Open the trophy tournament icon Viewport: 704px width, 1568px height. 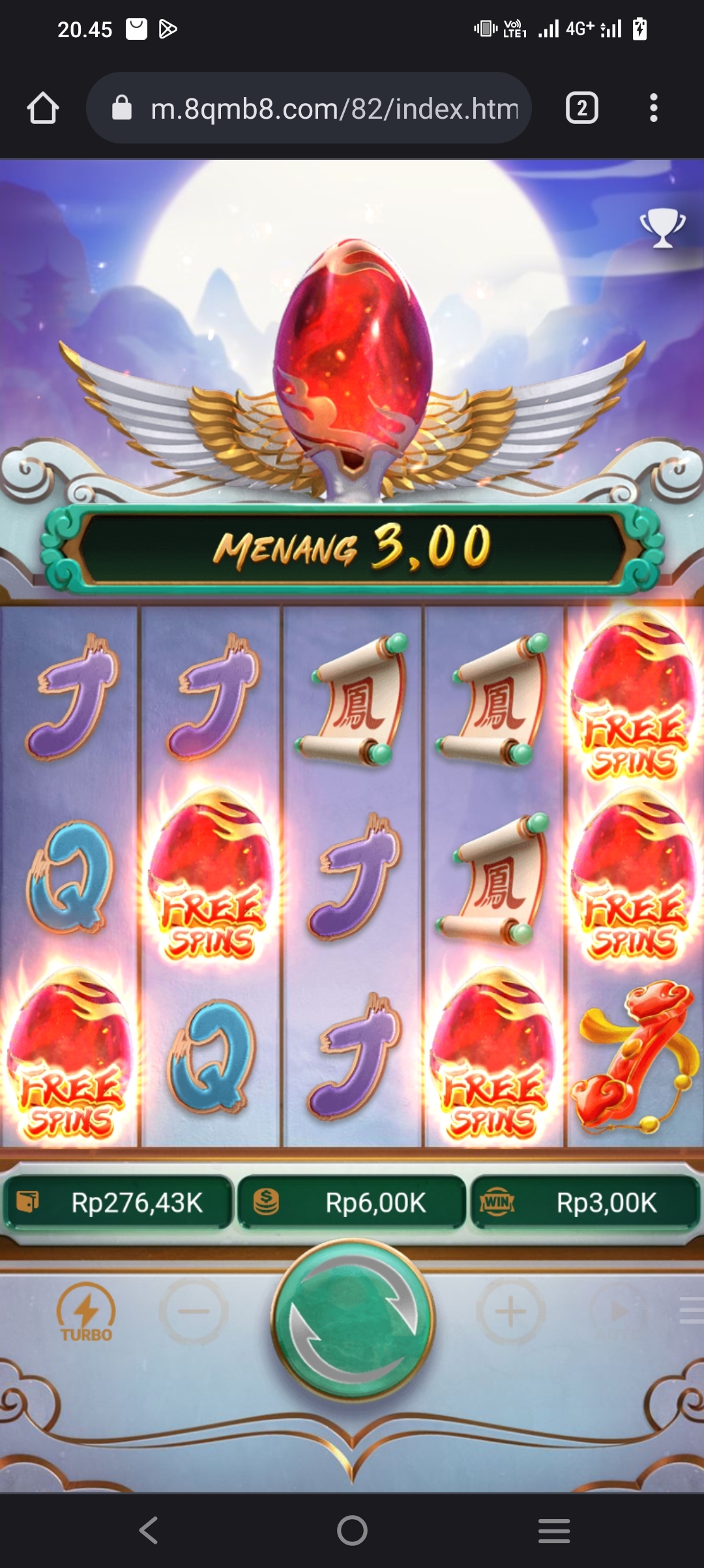(x=662, y=228)
